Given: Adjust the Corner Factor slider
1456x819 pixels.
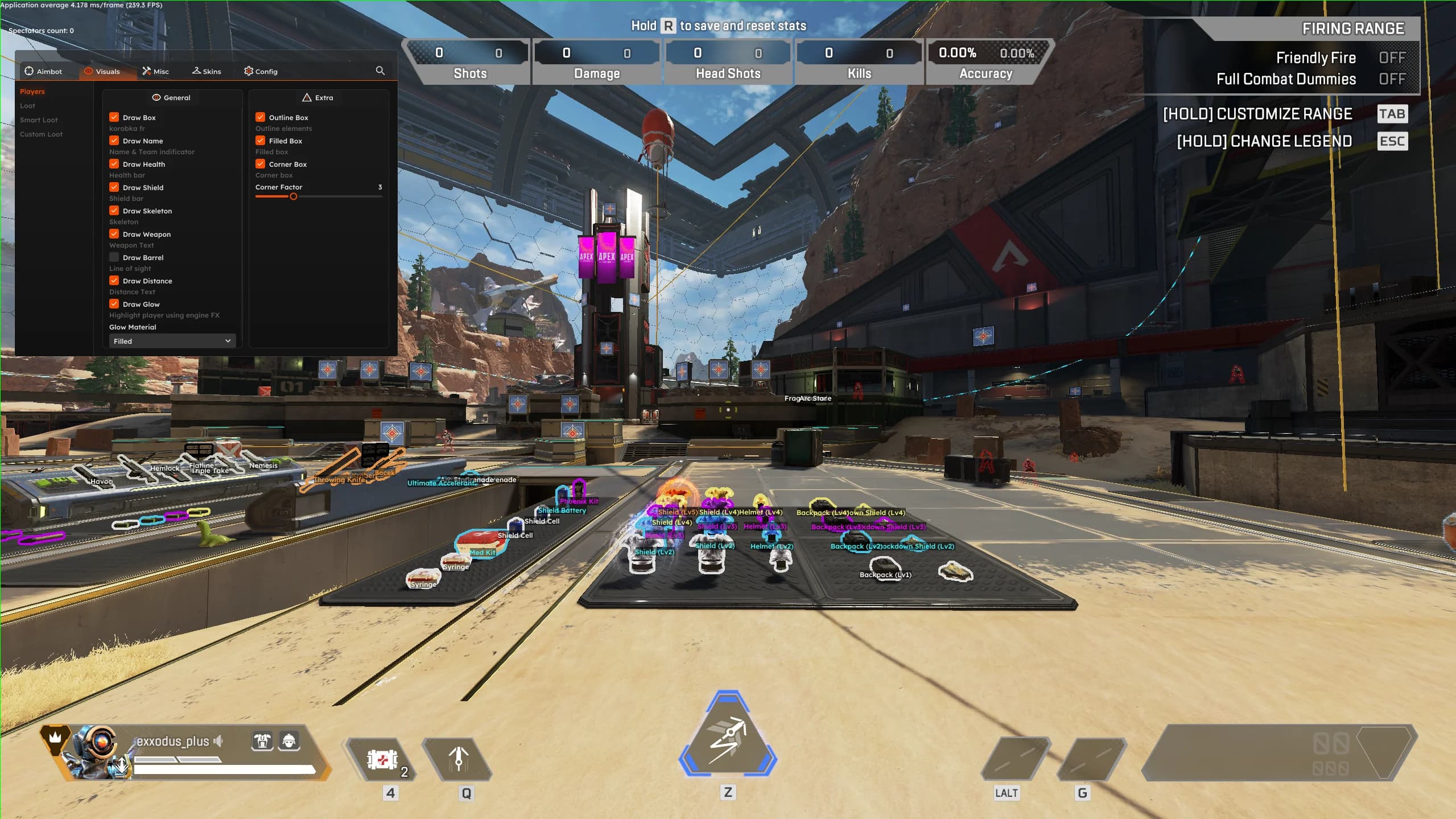Looking at the screenshot, I should tap(293, 196).
